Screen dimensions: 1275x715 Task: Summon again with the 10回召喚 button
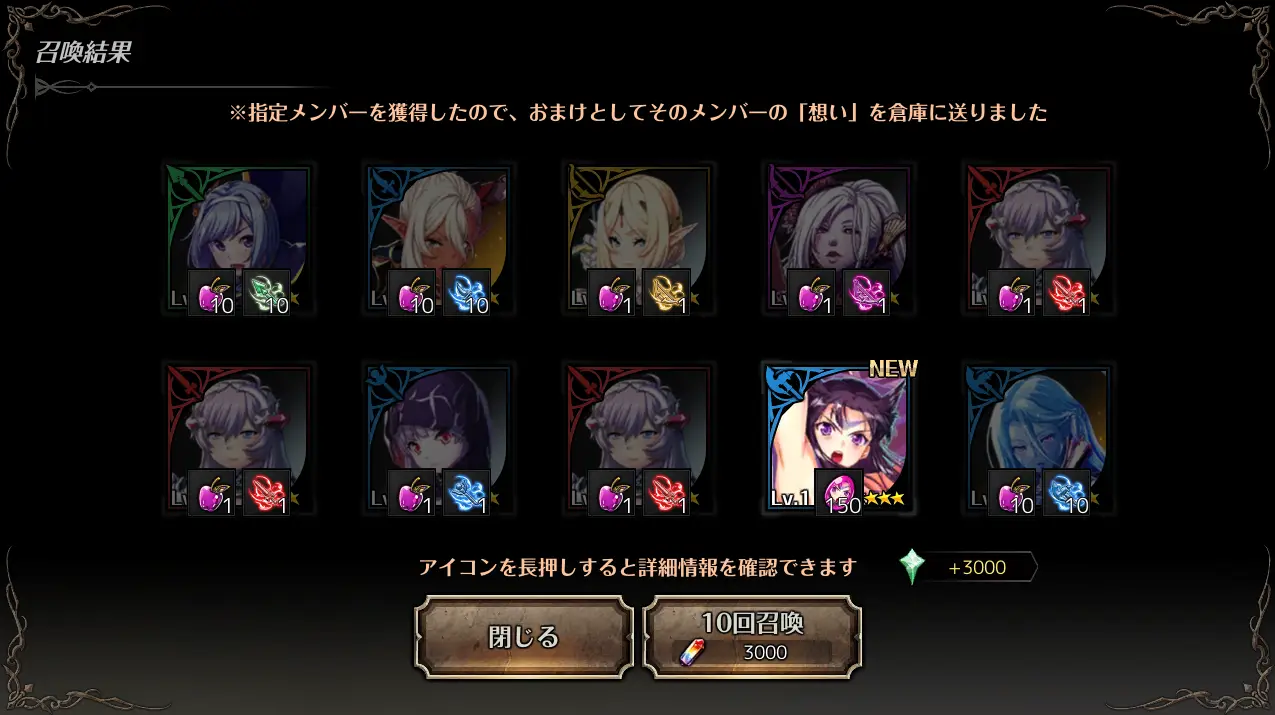(x=752, y=637)
